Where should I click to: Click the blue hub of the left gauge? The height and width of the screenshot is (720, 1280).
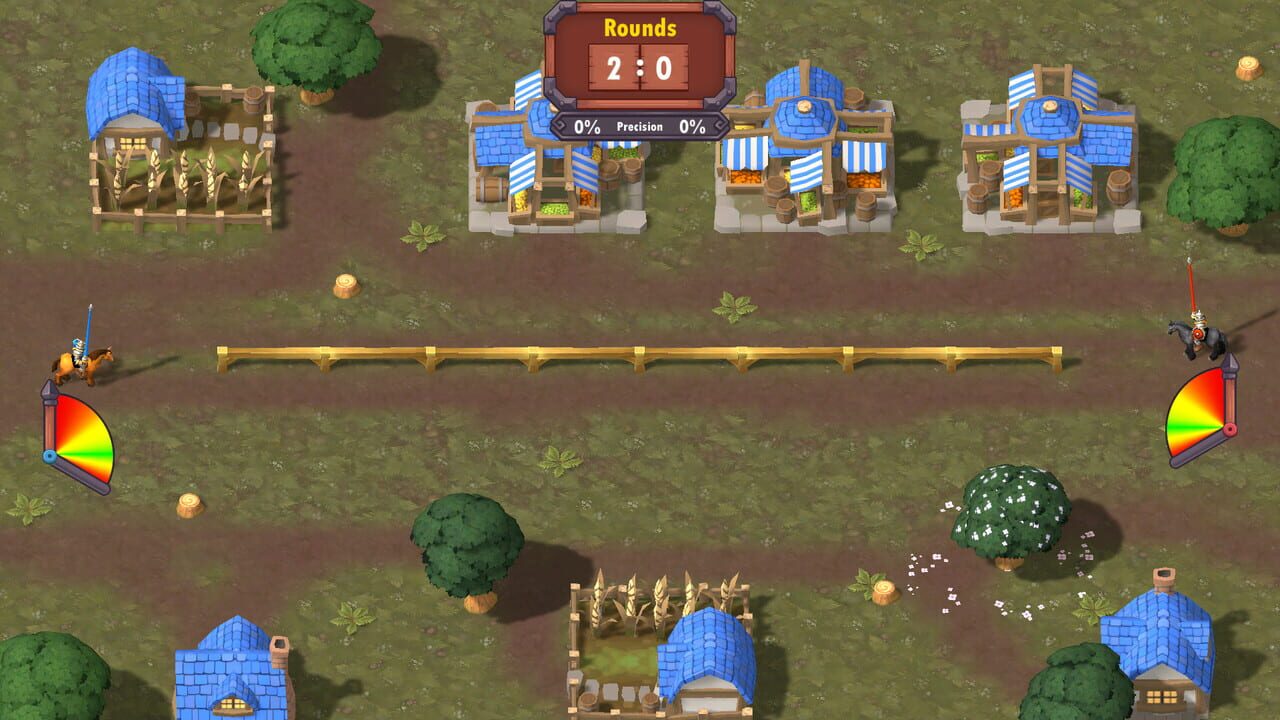(50, 455)
